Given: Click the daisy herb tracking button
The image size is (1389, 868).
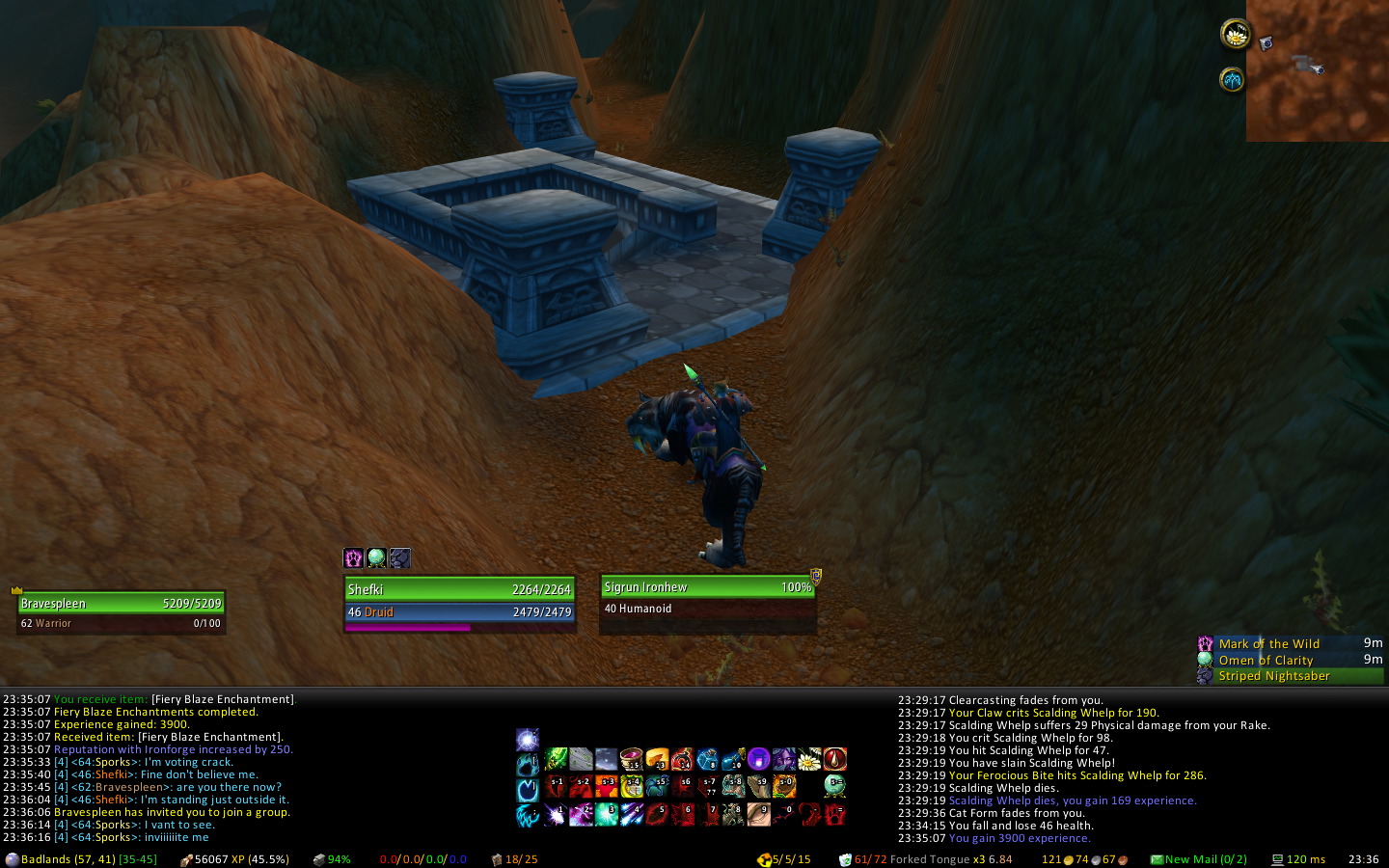Looking at the screenshot, I should [x=1235, y=35].
